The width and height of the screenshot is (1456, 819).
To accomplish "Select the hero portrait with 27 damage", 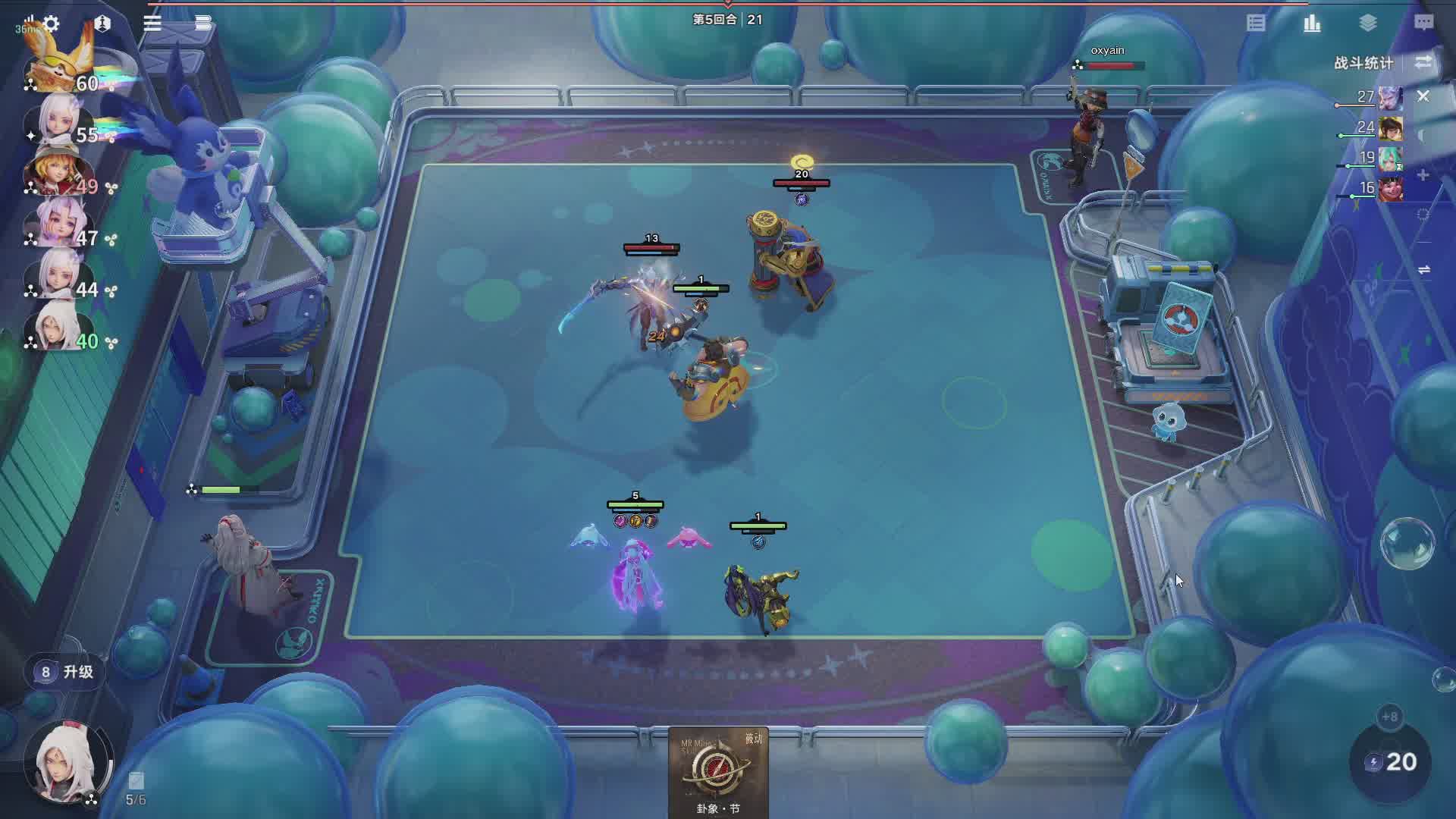I will 1390,99.
